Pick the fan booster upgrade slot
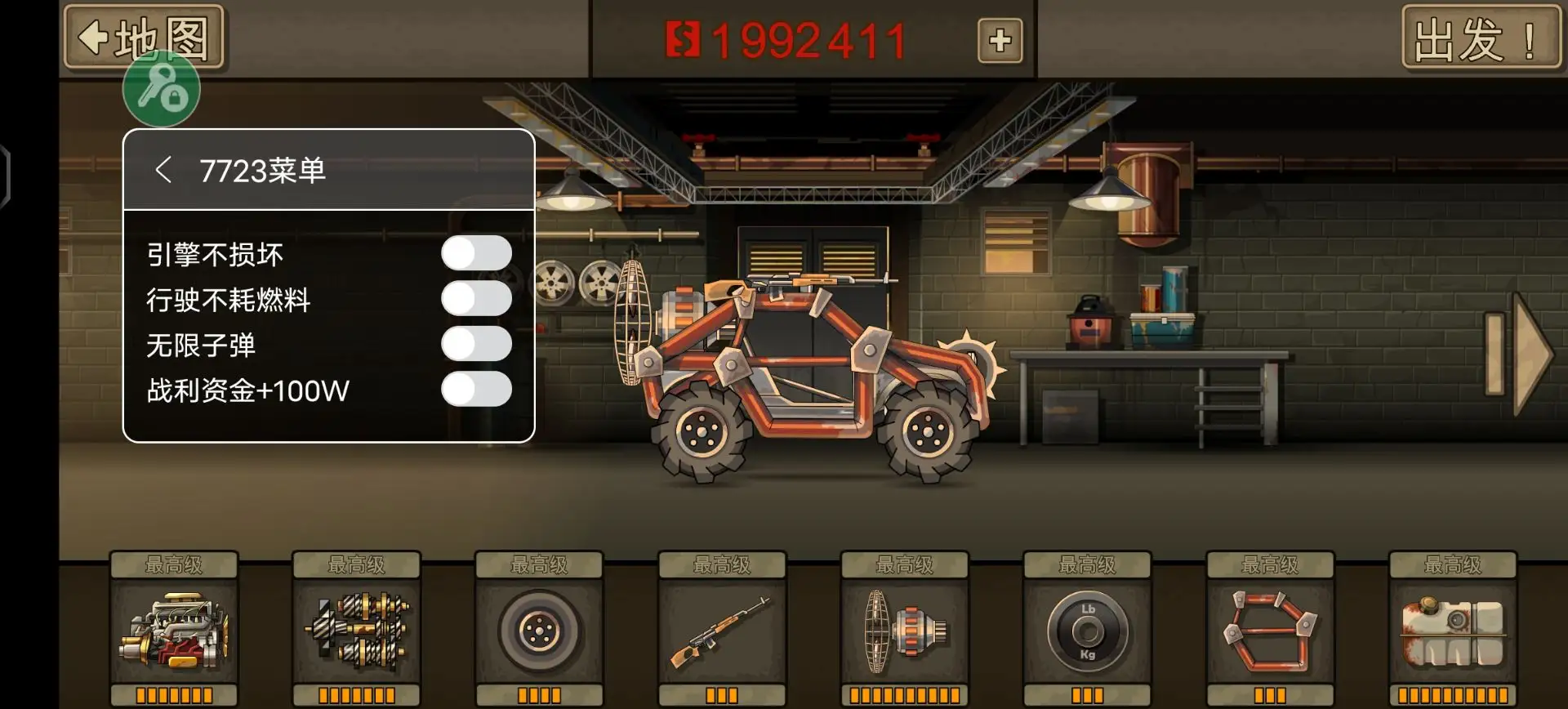 coord(905,631)
